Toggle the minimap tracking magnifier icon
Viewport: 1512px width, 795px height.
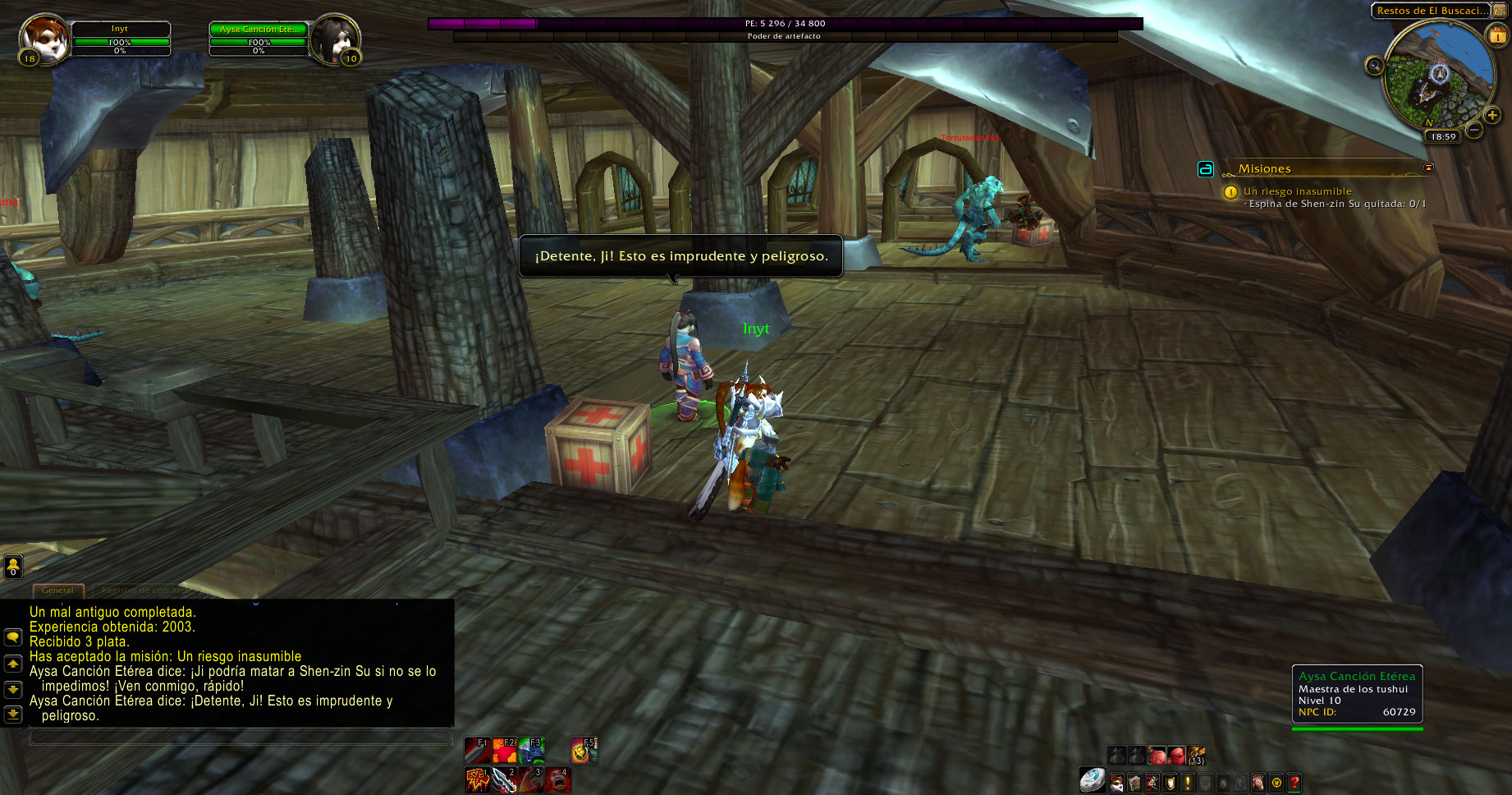1374,66
